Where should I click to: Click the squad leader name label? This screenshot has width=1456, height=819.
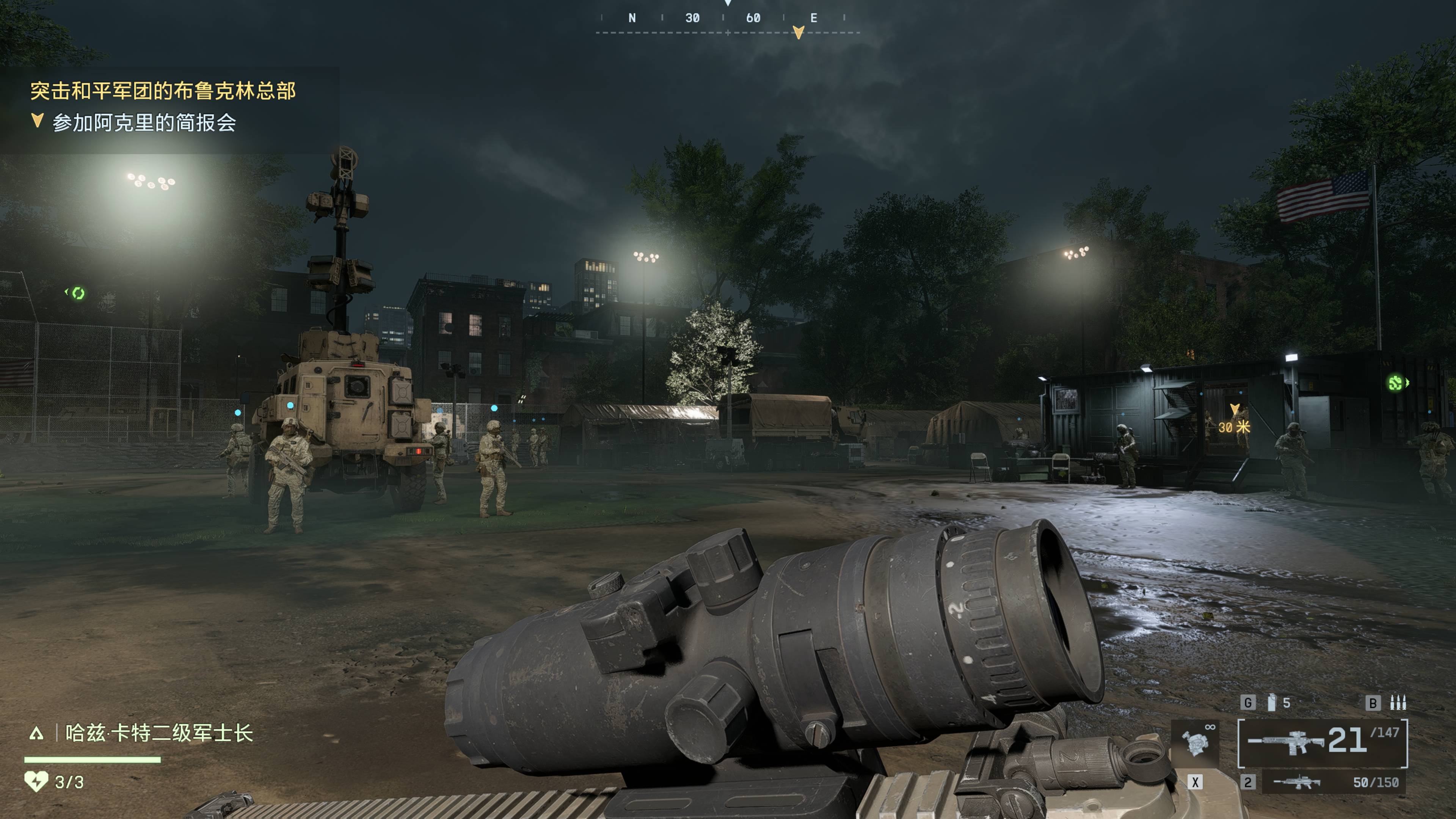tap(159, 733)
